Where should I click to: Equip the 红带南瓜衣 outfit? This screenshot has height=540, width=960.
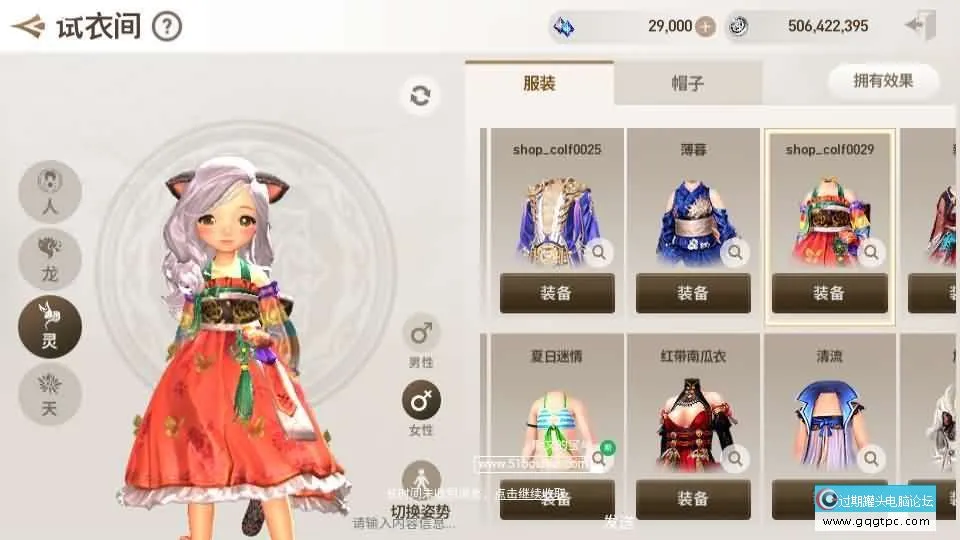pyautogui.click(x=693, y=499)
